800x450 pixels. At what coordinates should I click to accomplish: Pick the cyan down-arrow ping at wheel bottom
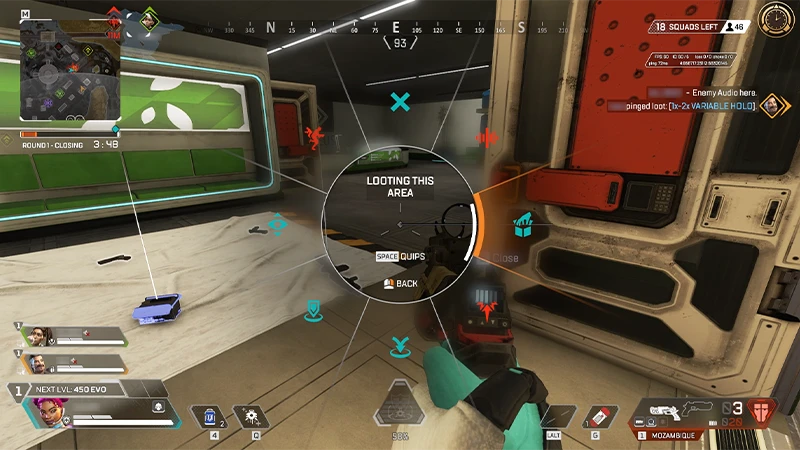coord(401,347)
